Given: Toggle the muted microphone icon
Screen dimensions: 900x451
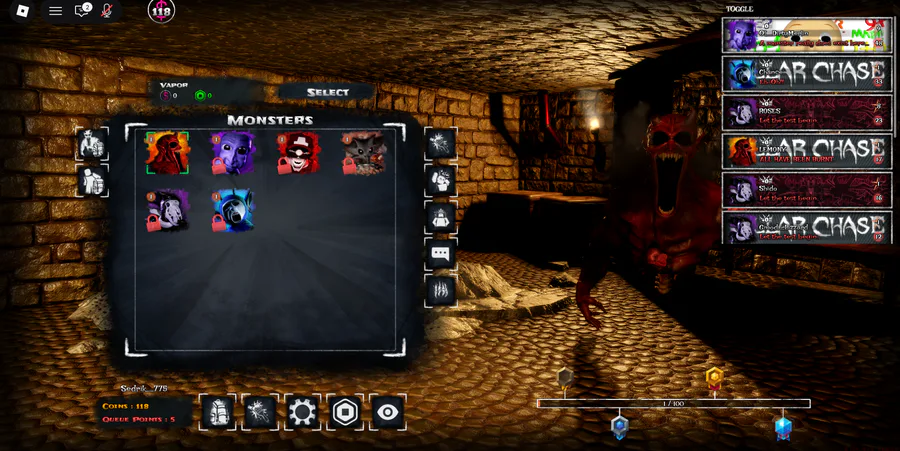Looking at the screenshot, I should pyautogui.click(x=107, y=11).
